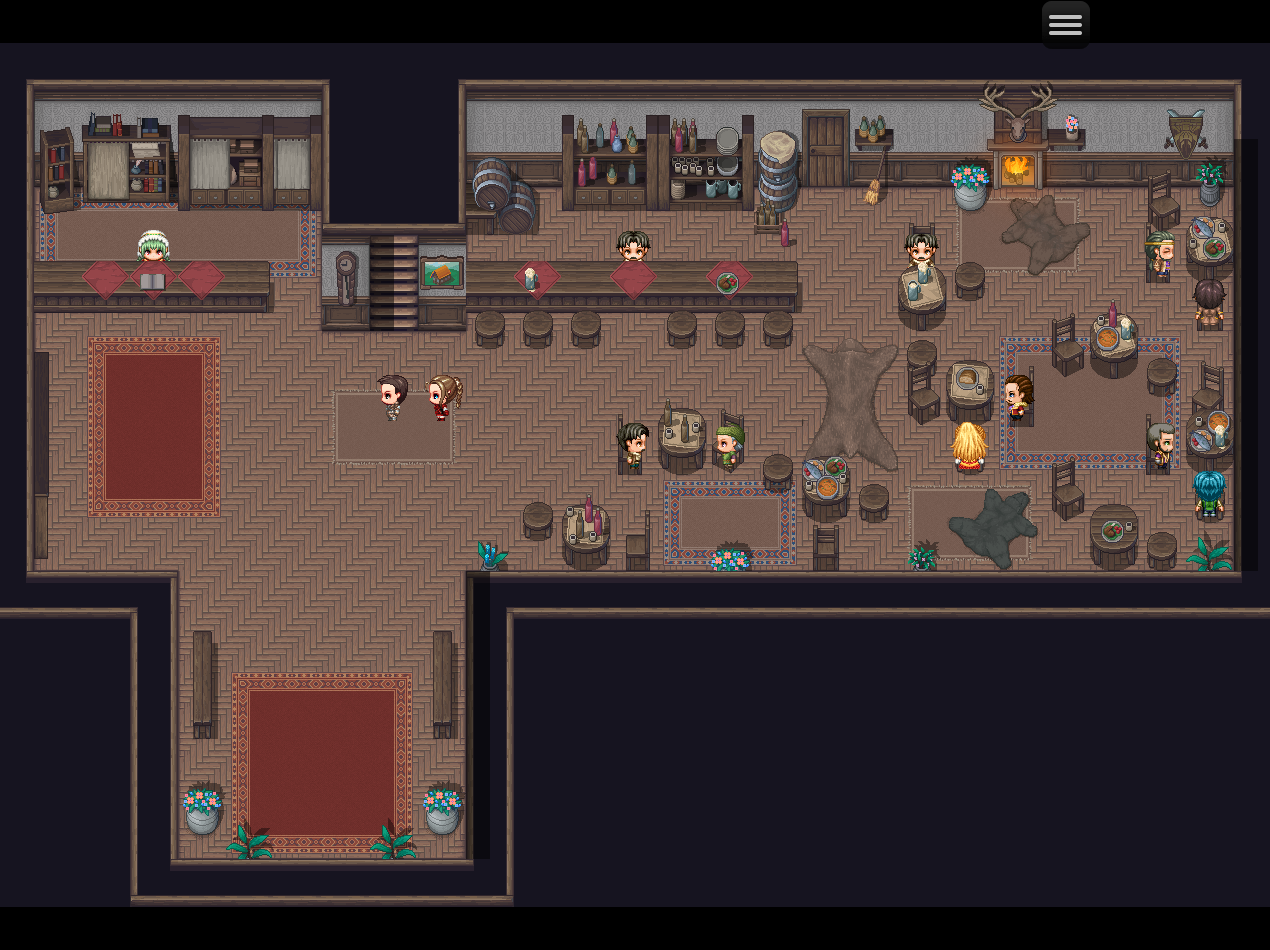Image resolution: width=1270 pixels, height=950 pixels.
Task: Open the hamburger menu button
Action: tap(1065, 24)
